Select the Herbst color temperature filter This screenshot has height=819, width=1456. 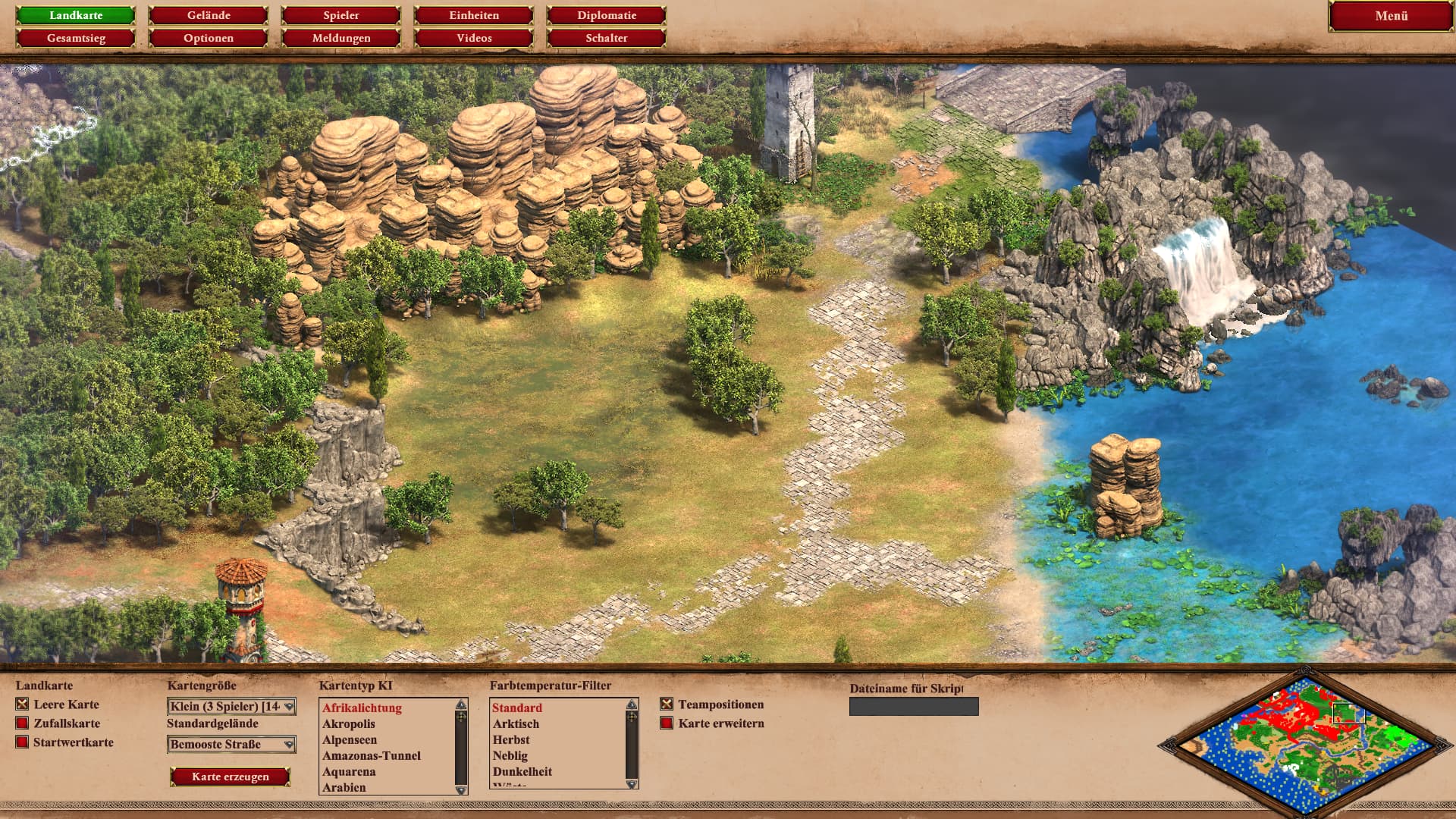coord(511,740)
